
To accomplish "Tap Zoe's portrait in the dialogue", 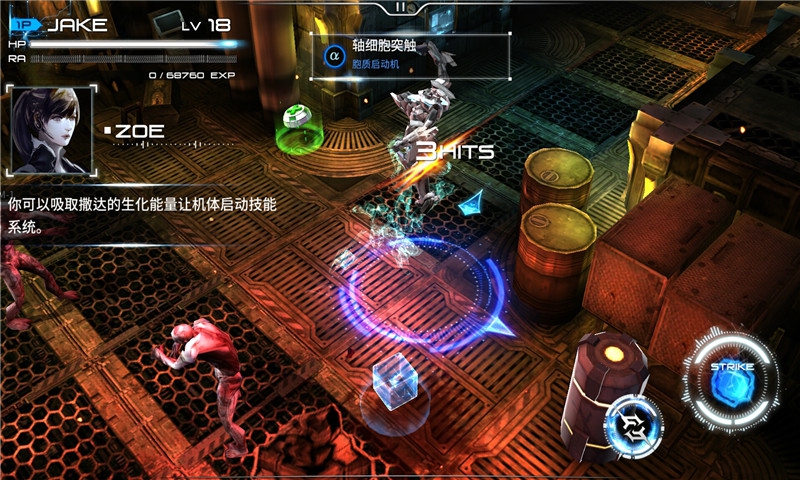I will (51, 131).
